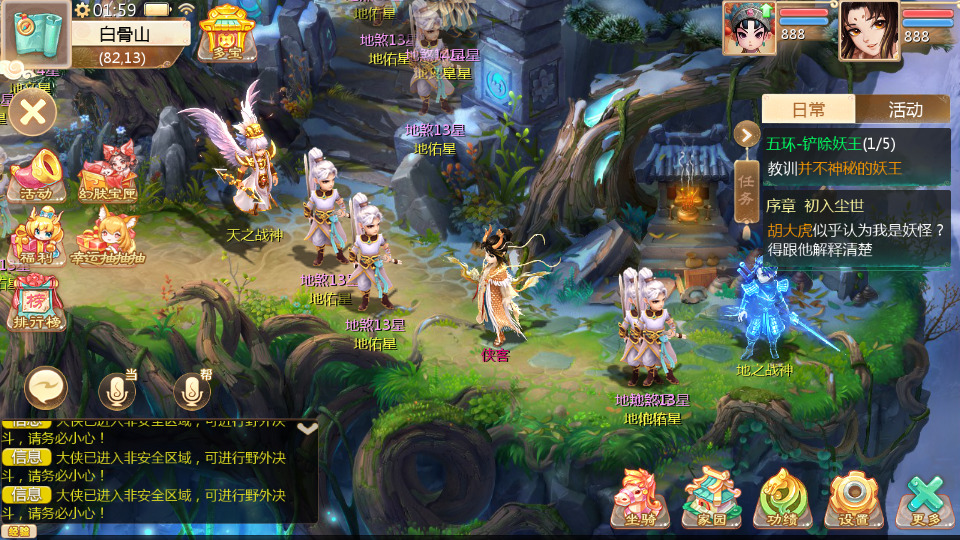Open the 福利 welfare menu
The image size is (960, 540).
pos(37,238)
